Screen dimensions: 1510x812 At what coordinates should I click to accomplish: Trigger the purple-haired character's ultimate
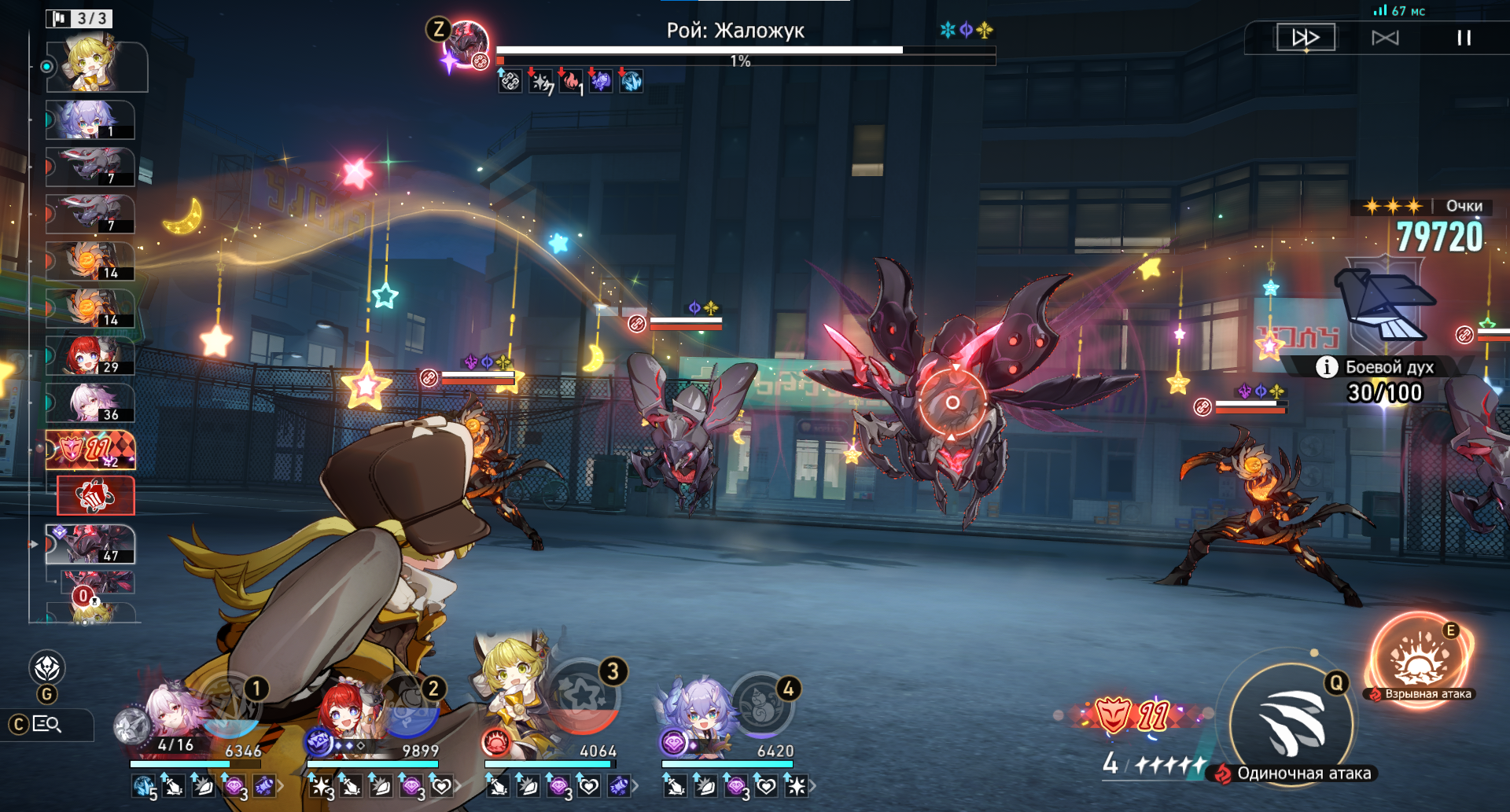tap(761, 703)
